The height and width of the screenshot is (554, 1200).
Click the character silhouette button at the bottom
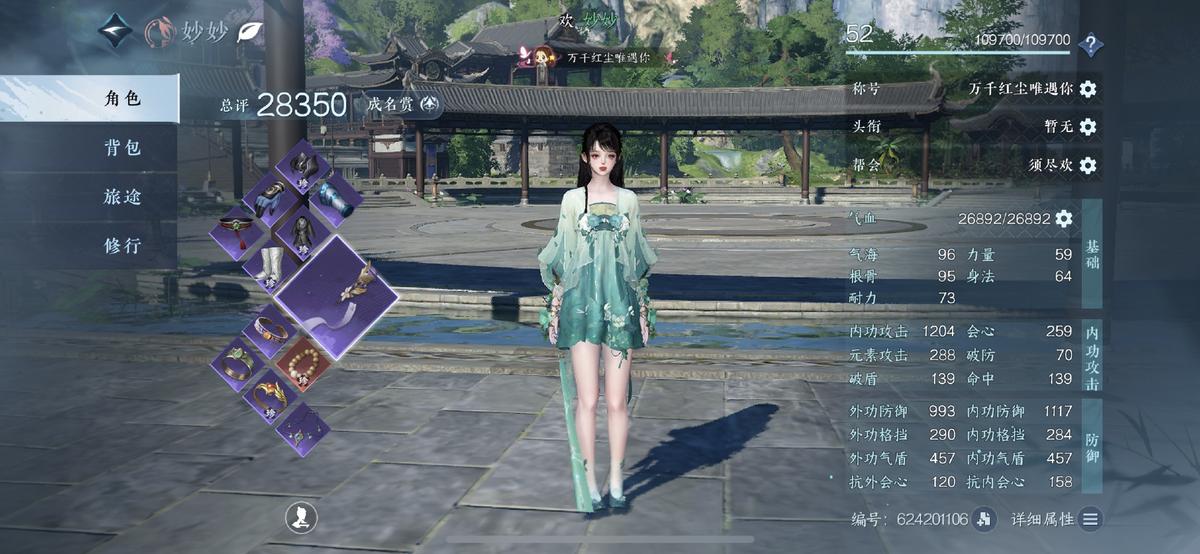pyautogui.click(x=301, y=517)
